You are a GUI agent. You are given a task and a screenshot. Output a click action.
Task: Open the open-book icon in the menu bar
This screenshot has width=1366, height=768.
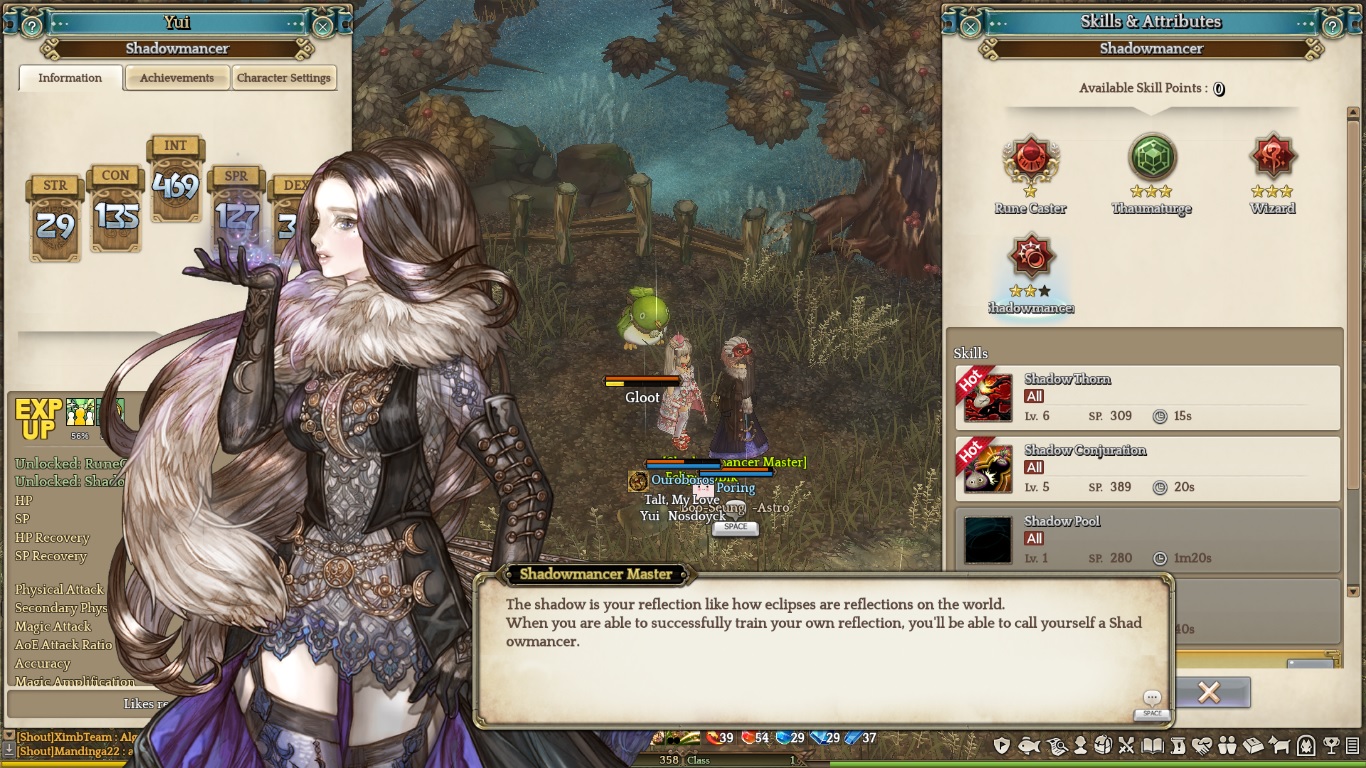1152,746
